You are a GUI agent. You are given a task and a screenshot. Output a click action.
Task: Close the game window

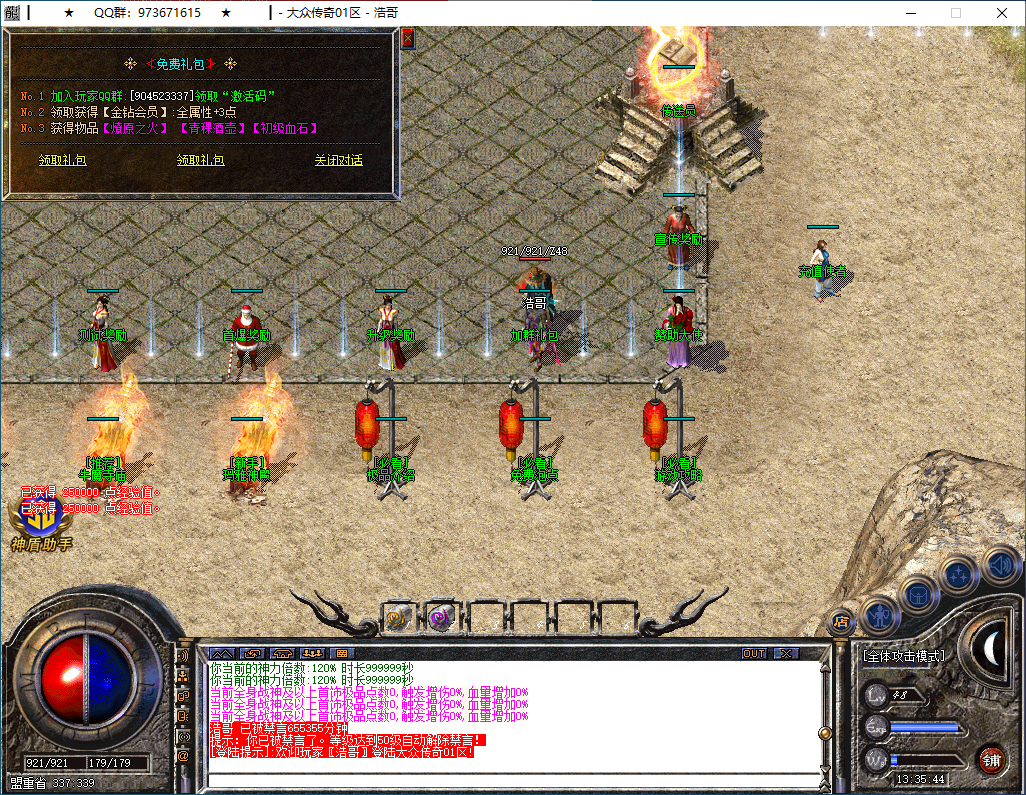1002,13
